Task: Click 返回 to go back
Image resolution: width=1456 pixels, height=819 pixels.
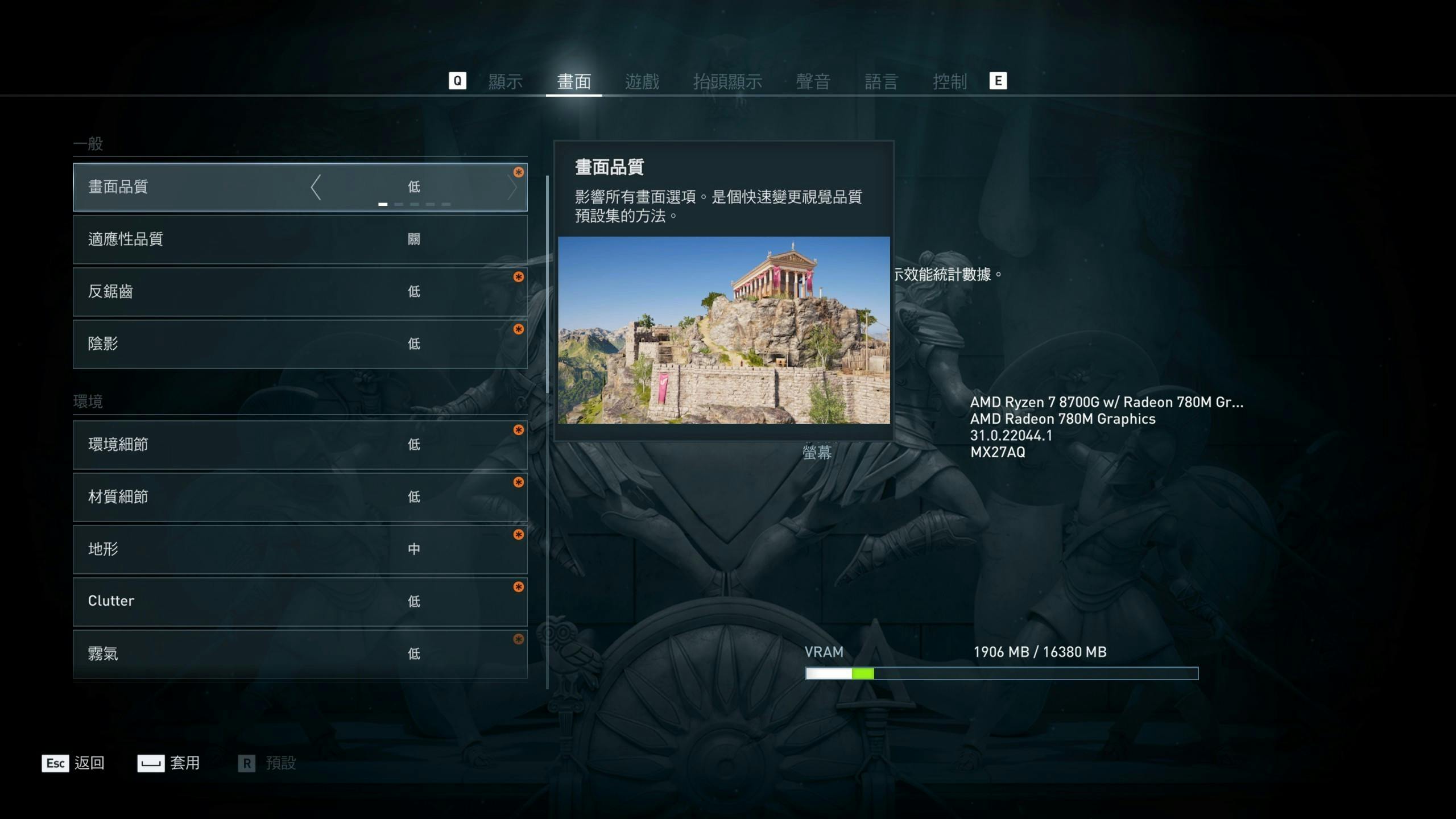Action: coord(73,763)
